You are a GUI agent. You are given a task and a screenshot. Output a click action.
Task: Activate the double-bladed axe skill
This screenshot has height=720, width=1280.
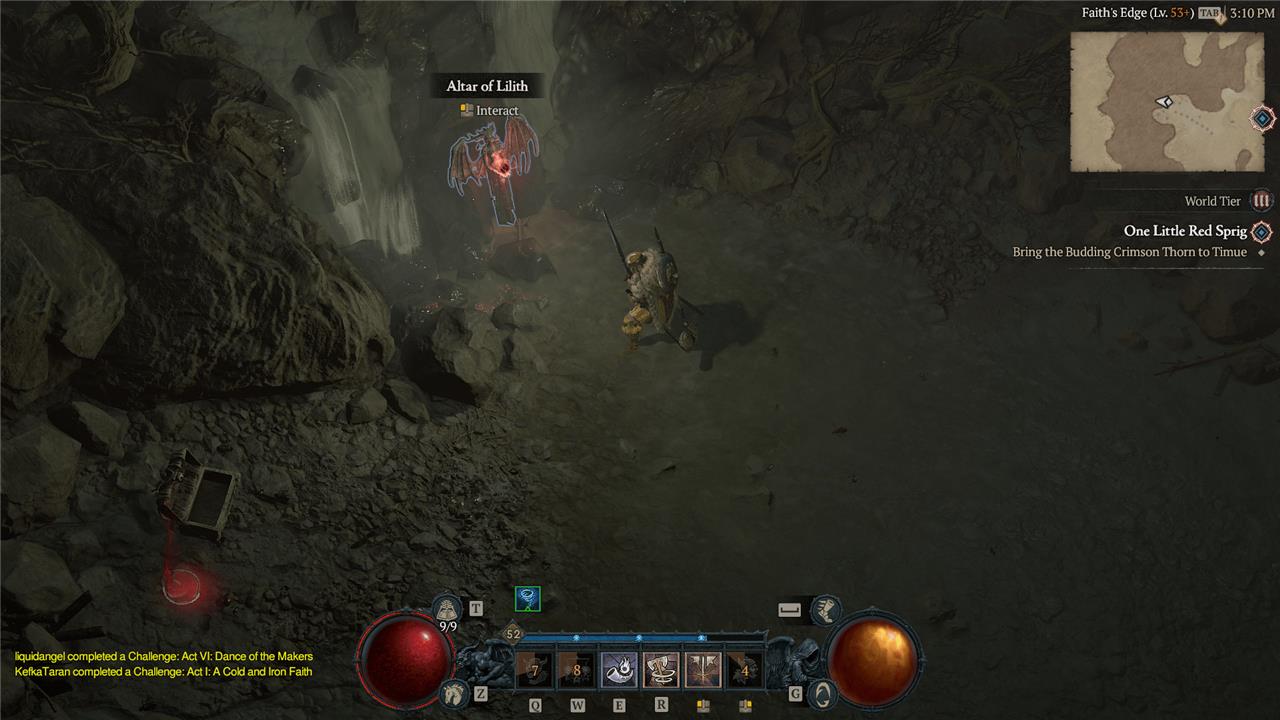[x=703, y=670]
